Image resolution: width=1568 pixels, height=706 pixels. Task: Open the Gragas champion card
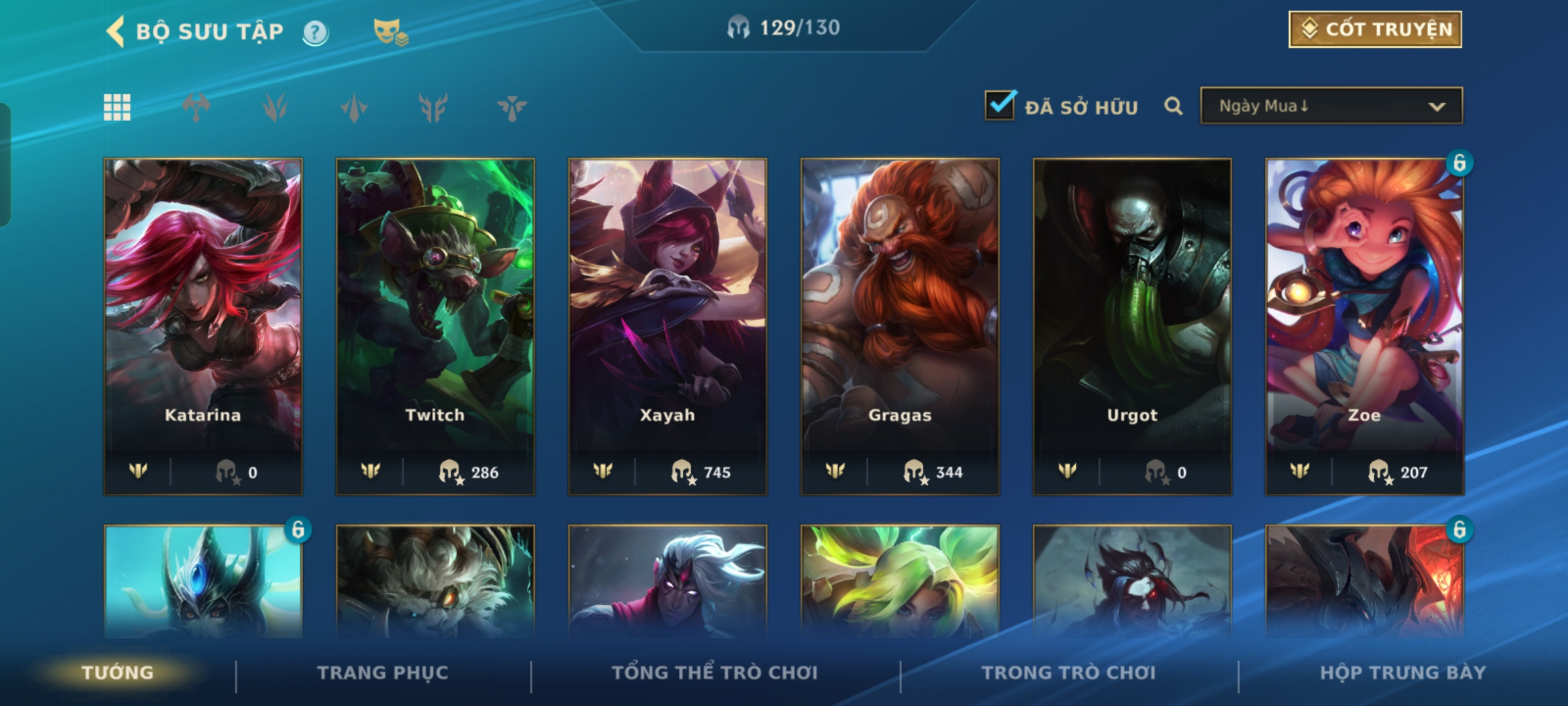[x=900, y=326]
